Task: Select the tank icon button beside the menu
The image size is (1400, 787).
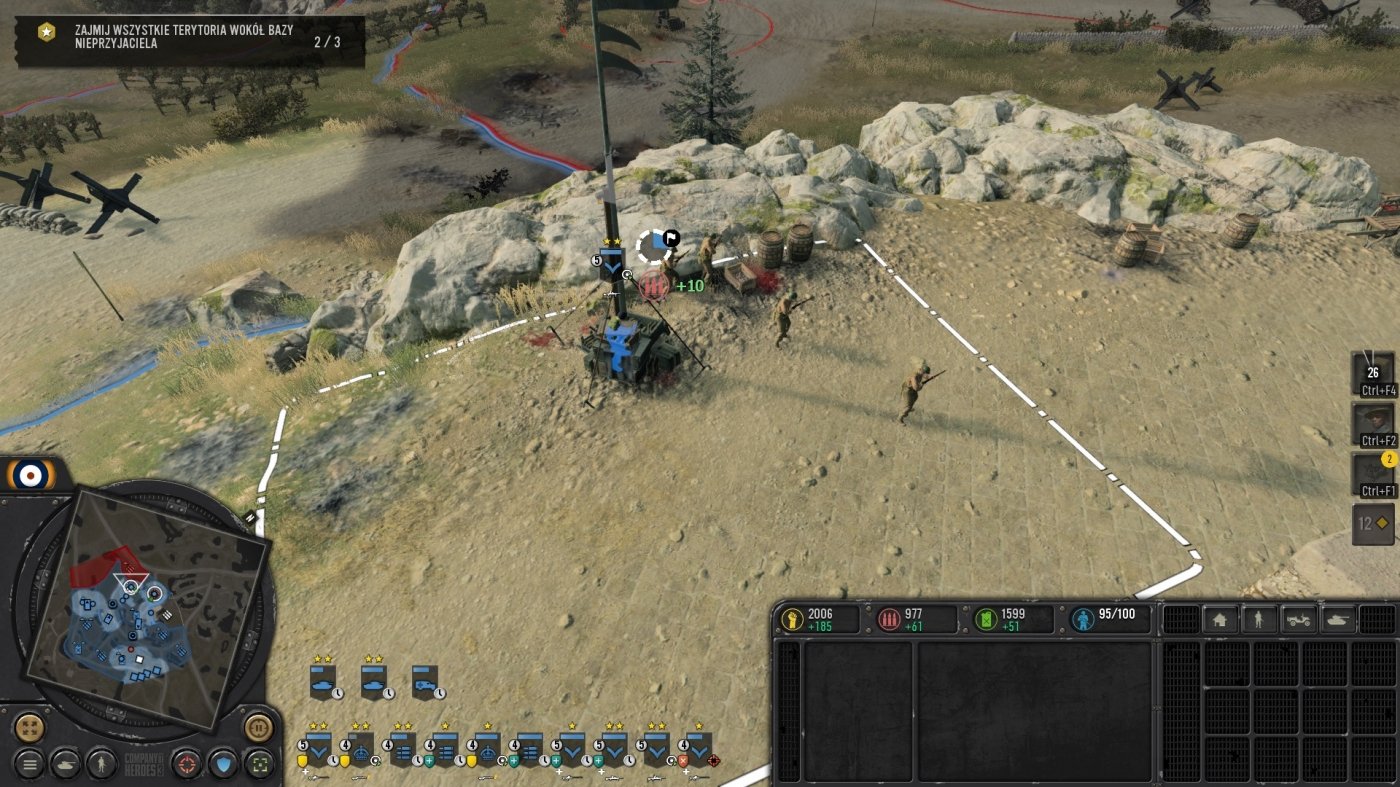Action: click(65, 765)
